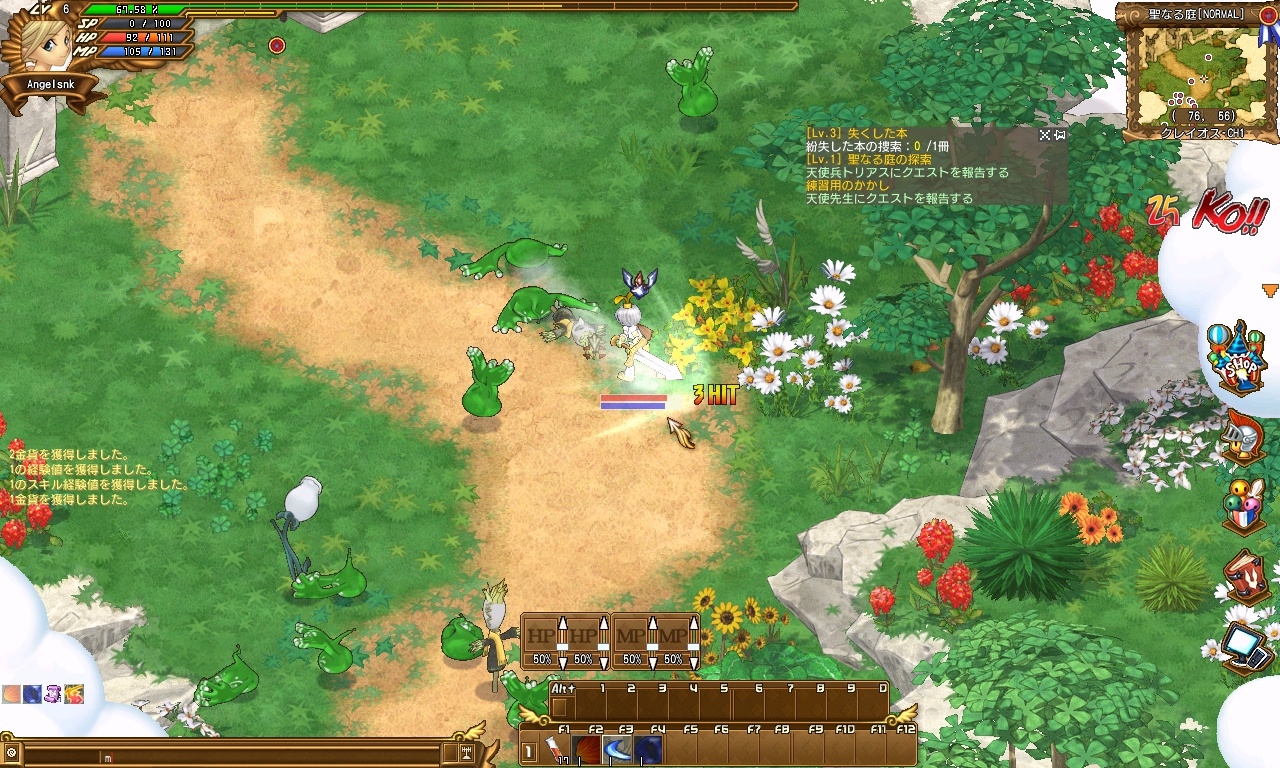Activate the orange fan skill in F2
The width and height of the screenshot is (1280, 768).
point(587,750)
